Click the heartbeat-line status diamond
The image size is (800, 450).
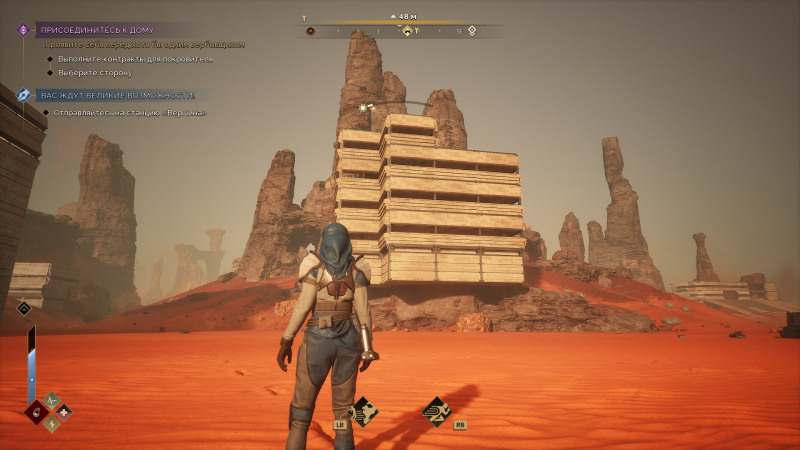tap(51, 399)
